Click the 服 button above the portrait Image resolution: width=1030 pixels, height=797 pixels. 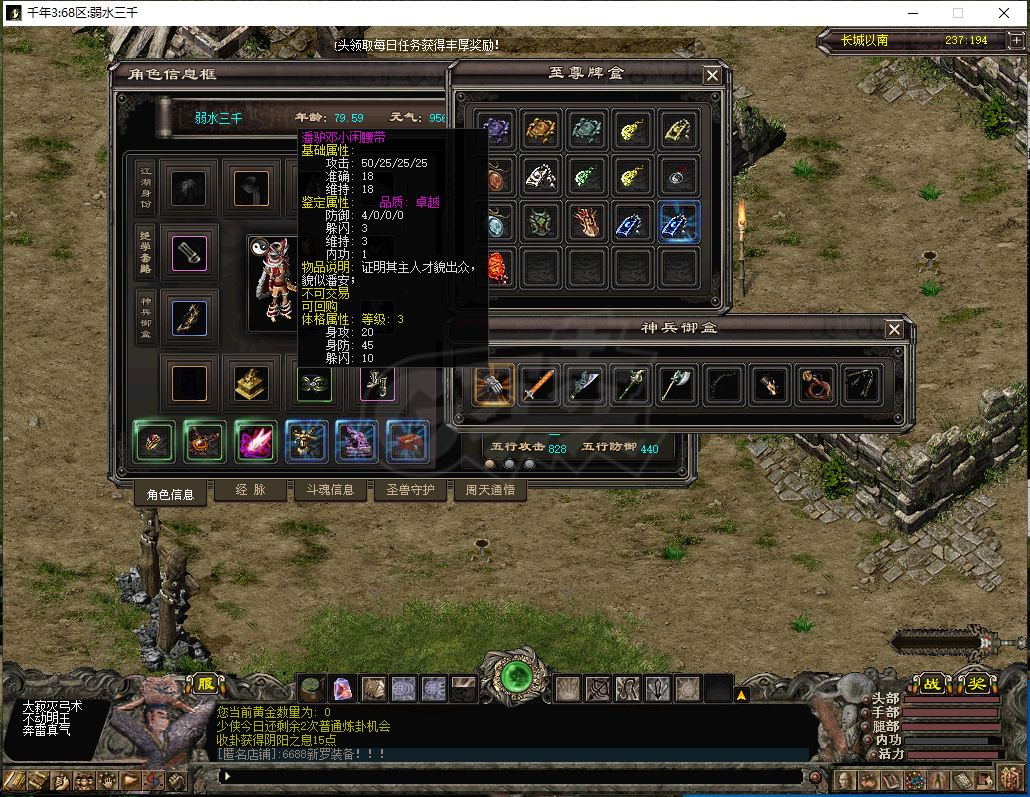205,684
